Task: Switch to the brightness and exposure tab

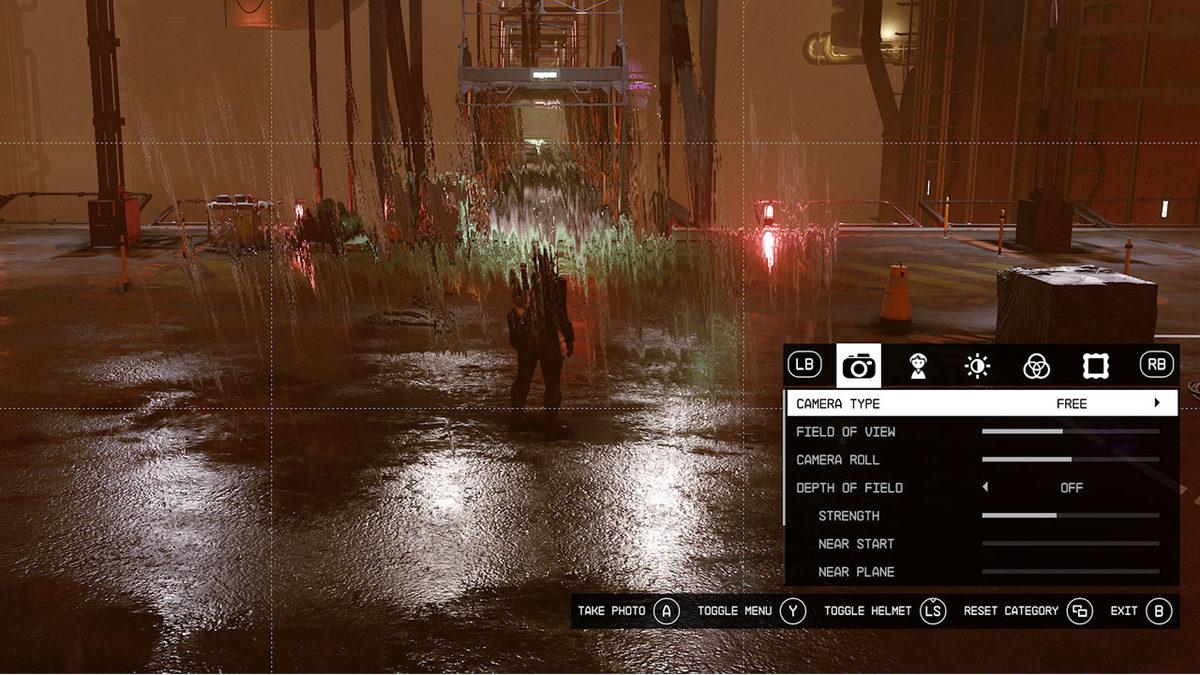Action: 977,366
